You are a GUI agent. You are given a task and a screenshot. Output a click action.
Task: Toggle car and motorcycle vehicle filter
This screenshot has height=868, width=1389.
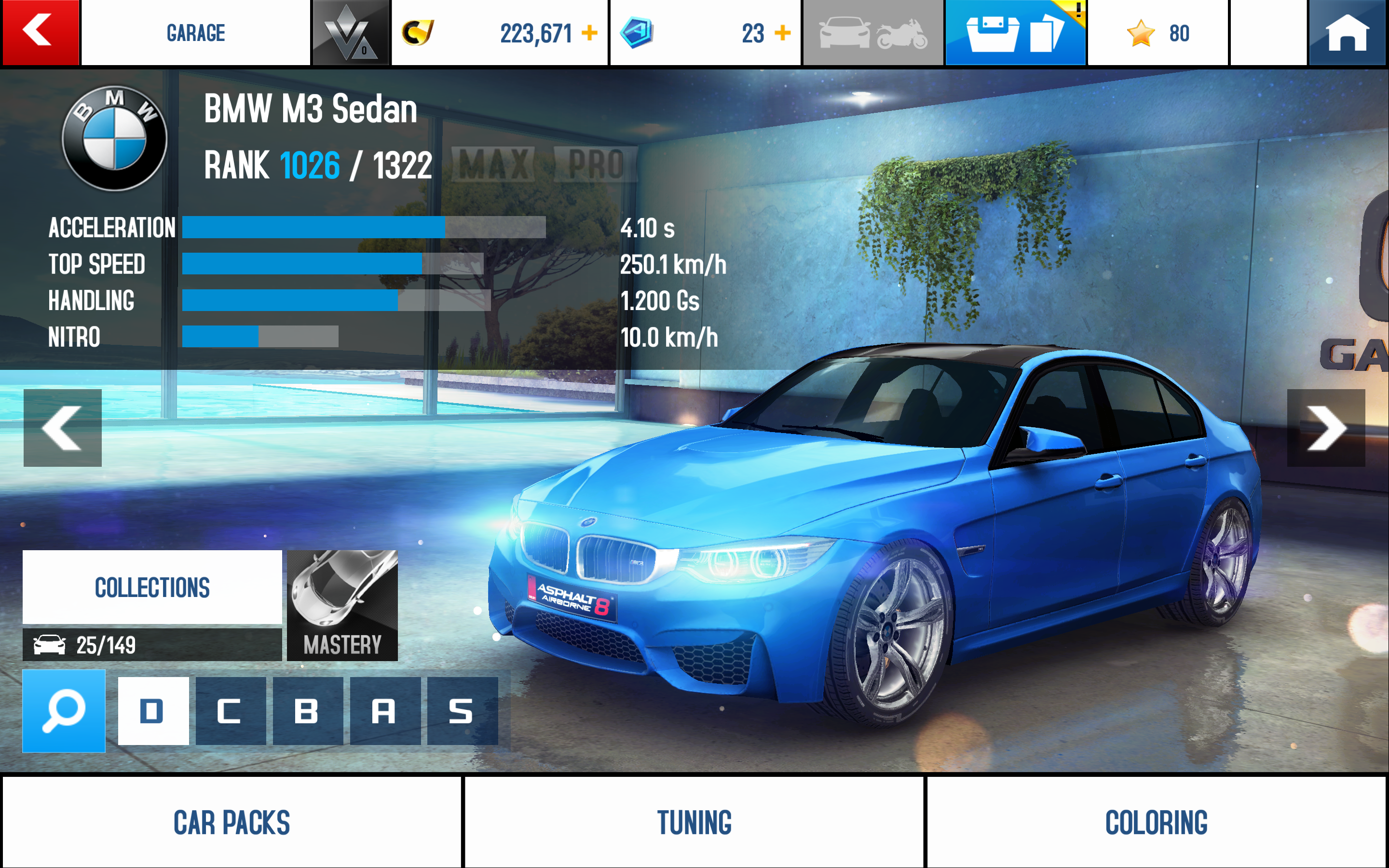[x=872, y=33]
